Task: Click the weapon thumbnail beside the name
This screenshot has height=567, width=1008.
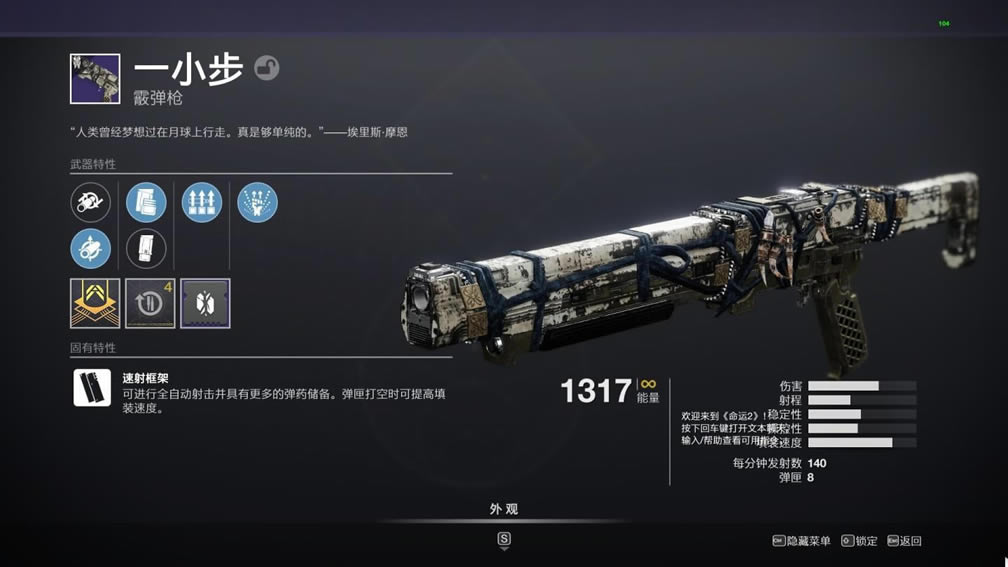Action: pos(95,79)
